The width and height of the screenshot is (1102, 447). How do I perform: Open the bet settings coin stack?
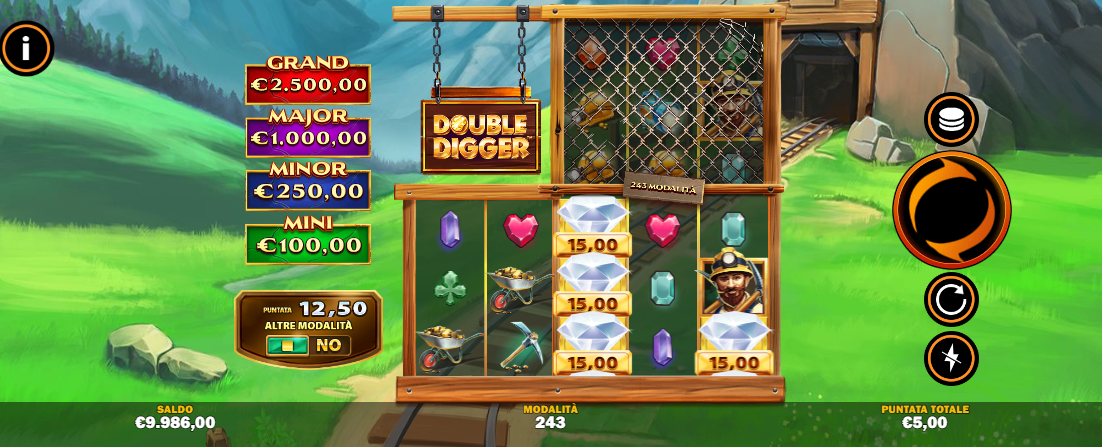[951, 120]
